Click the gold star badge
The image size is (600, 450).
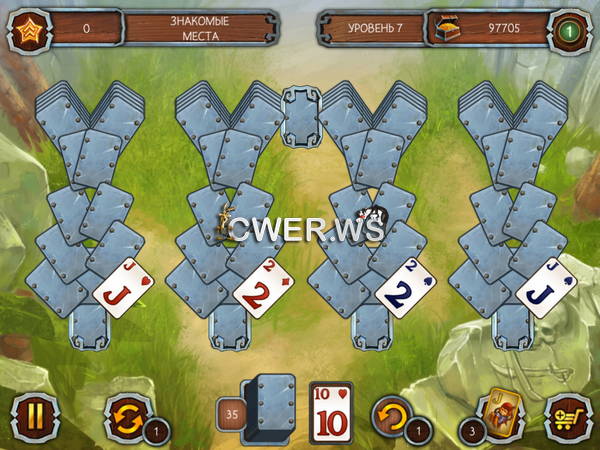click(x=27, y=28)
